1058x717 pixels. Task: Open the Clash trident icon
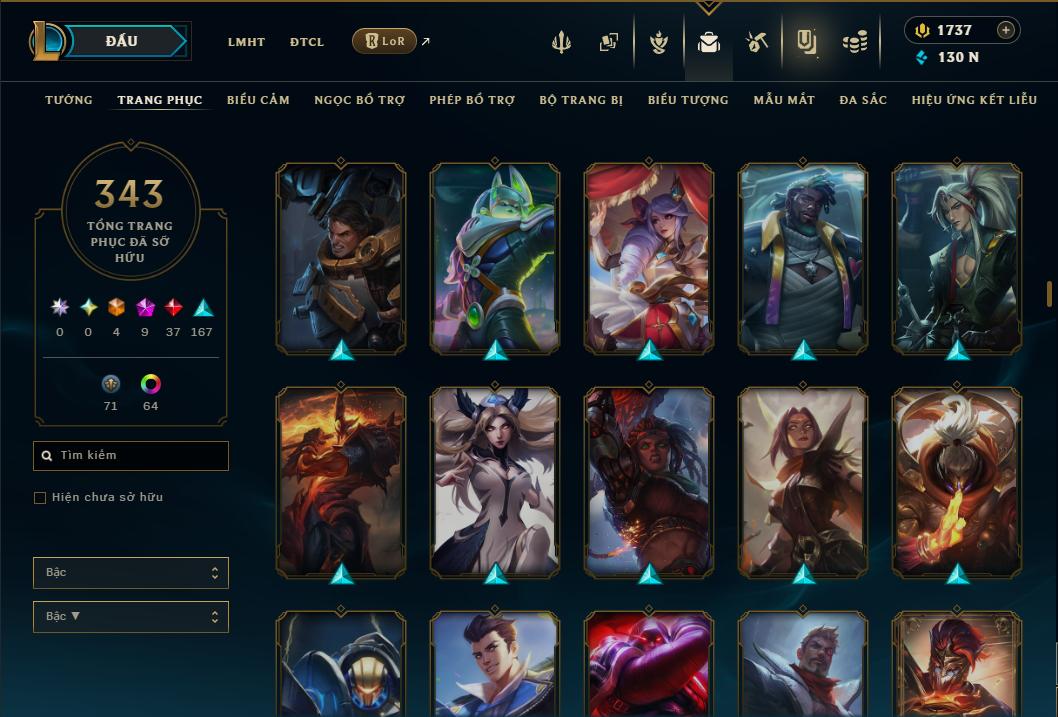pos(561,42)
